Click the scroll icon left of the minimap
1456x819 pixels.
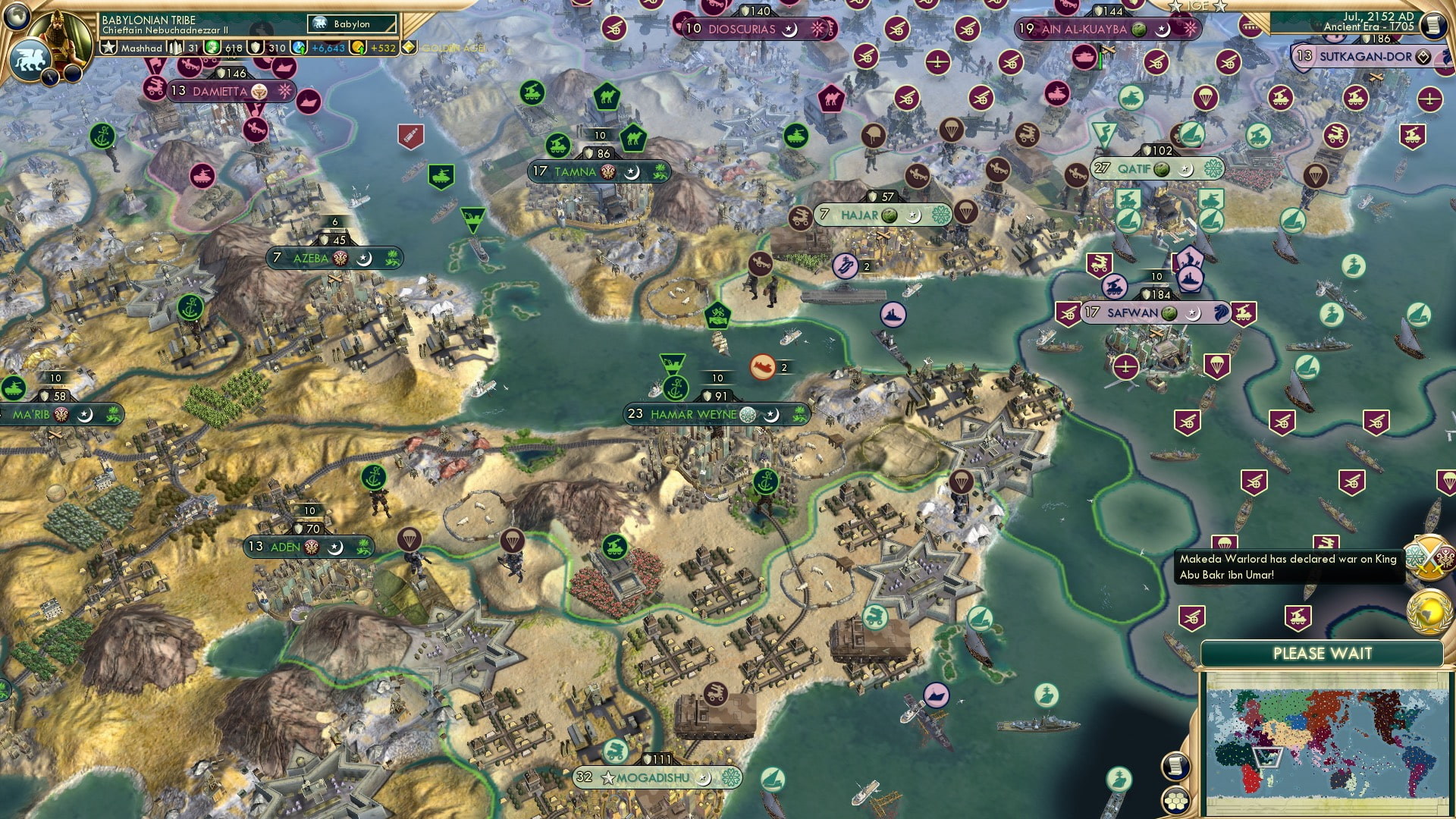tap(1175, 765)
